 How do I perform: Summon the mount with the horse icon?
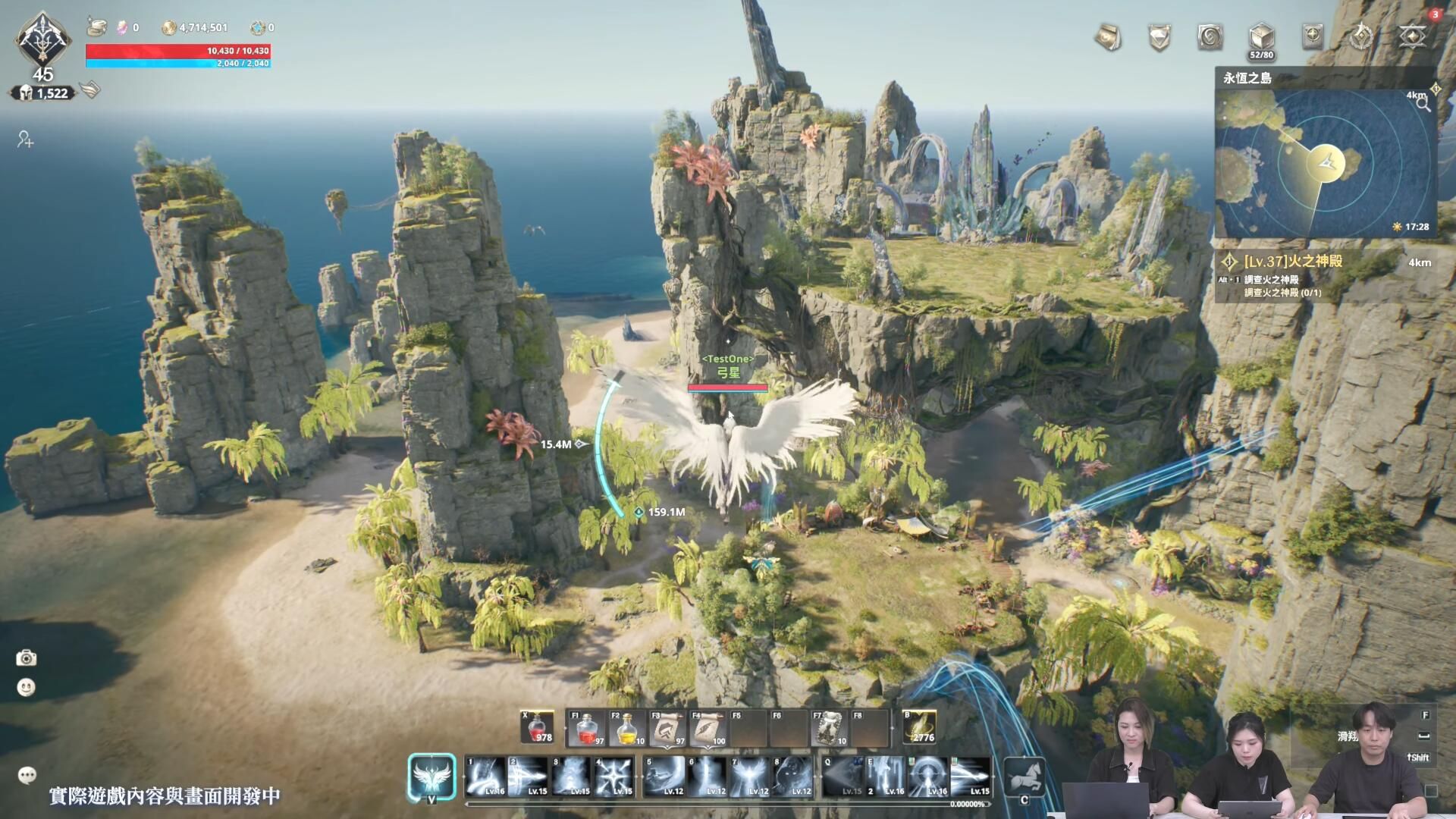point(1024,777)
